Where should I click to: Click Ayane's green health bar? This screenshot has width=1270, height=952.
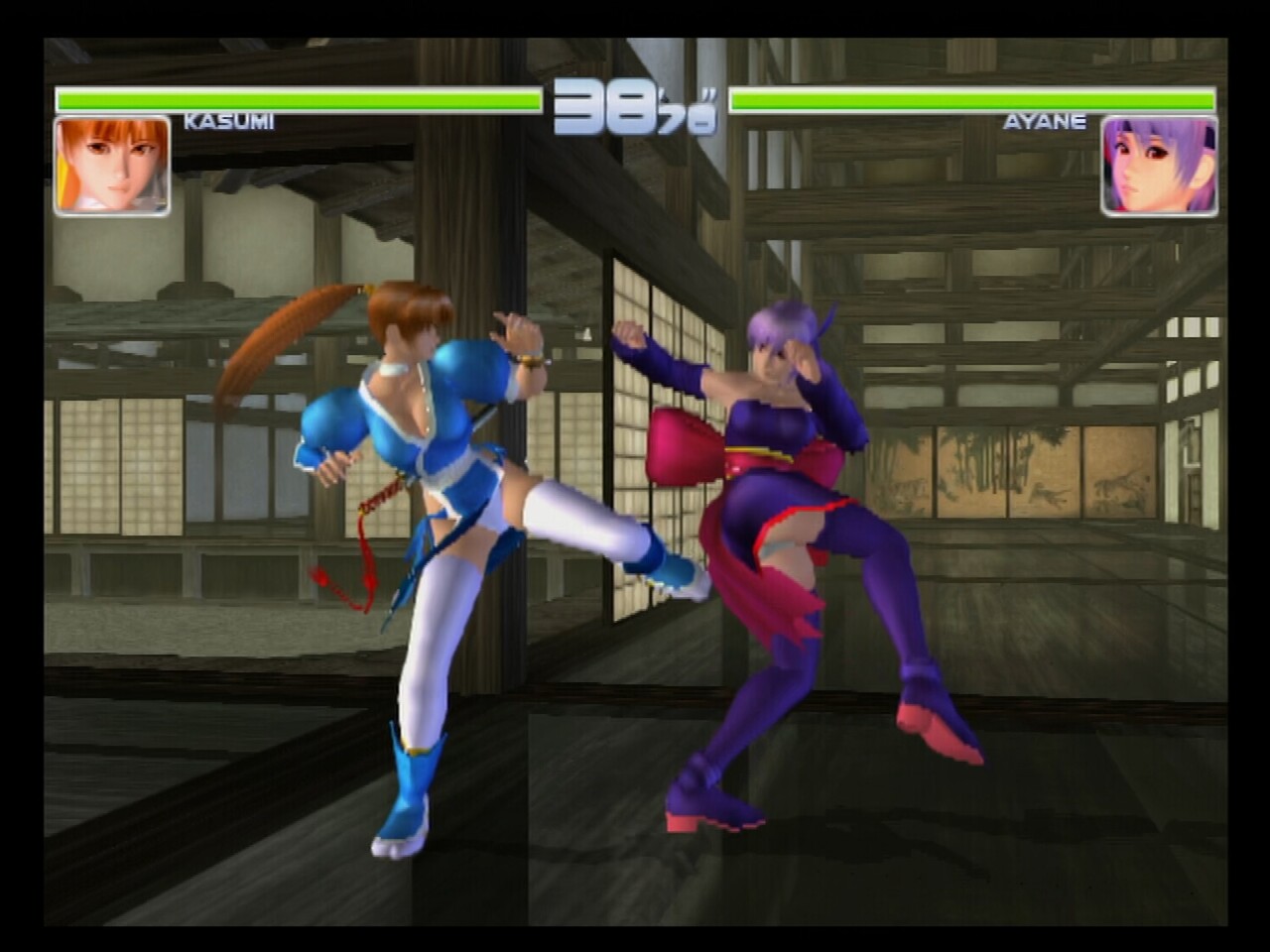972,99
